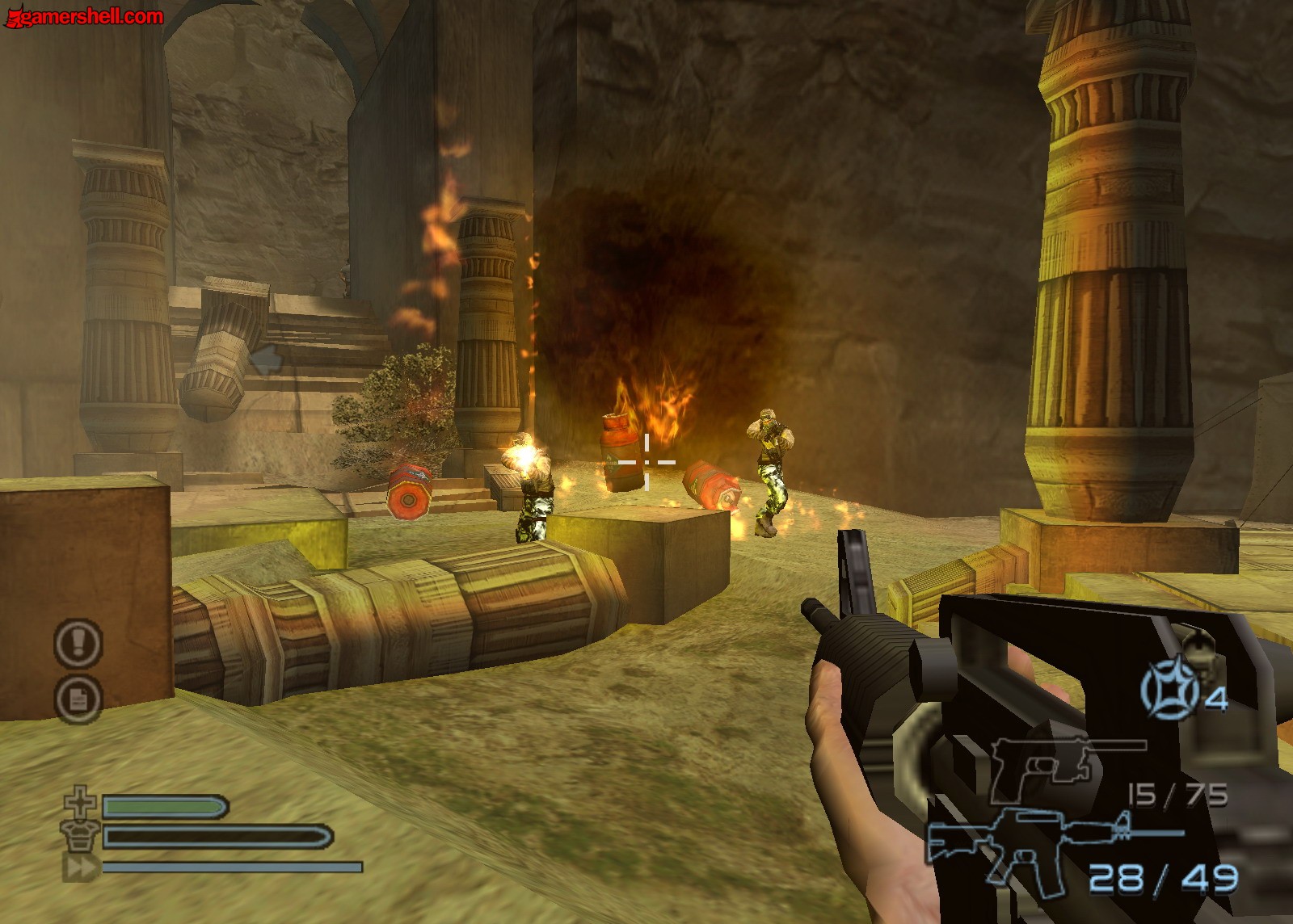Click the exclamation mark alert icon
1293x924 pixels.
(x=78, y=643)
